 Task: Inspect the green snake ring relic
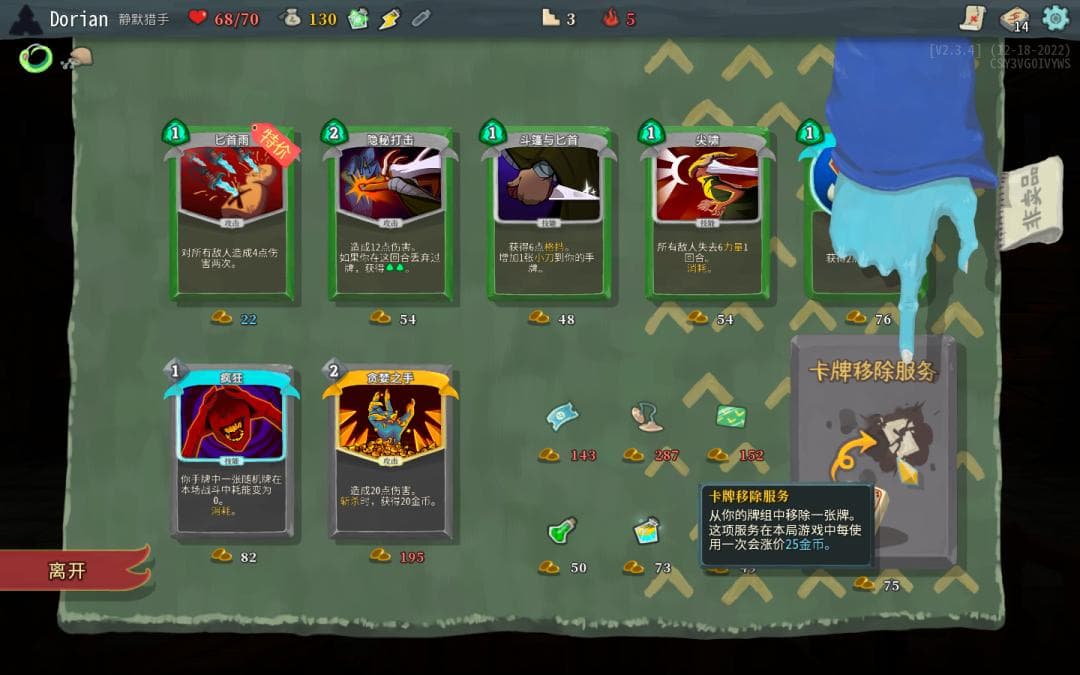coord(35,59)
